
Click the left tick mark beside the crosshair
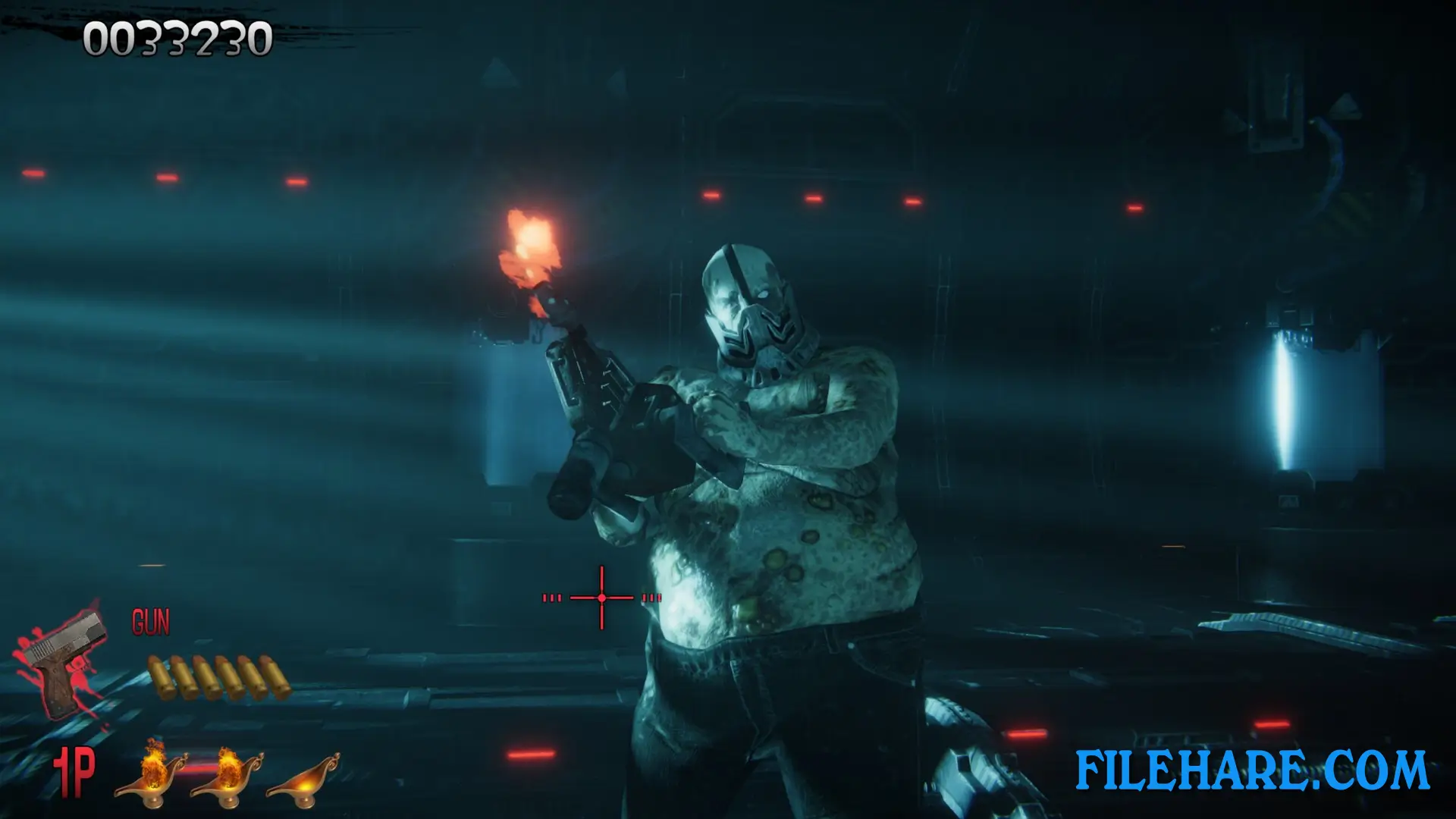point(551,599)
